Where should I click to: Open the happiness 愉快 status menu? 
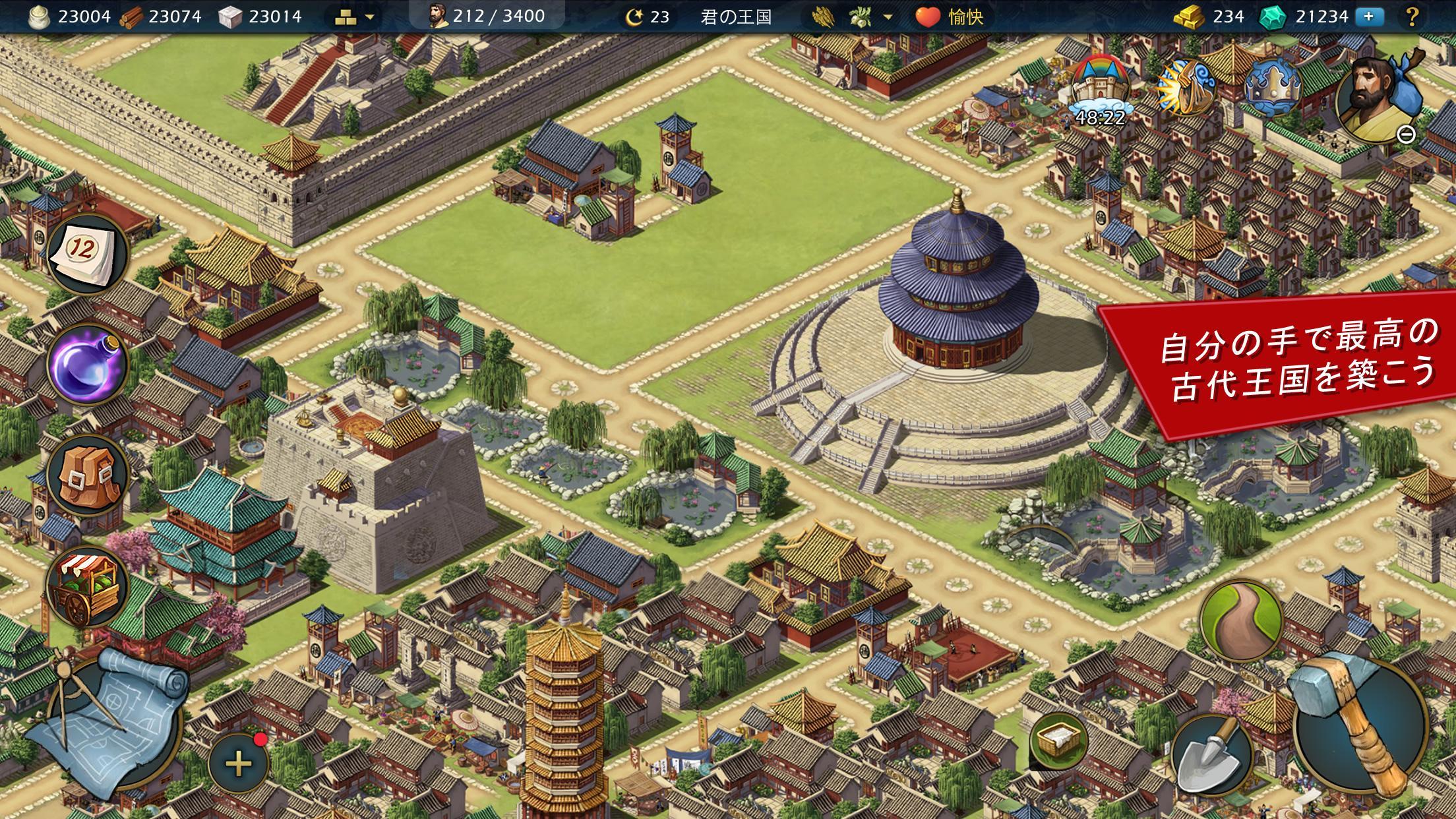point(963,18)
